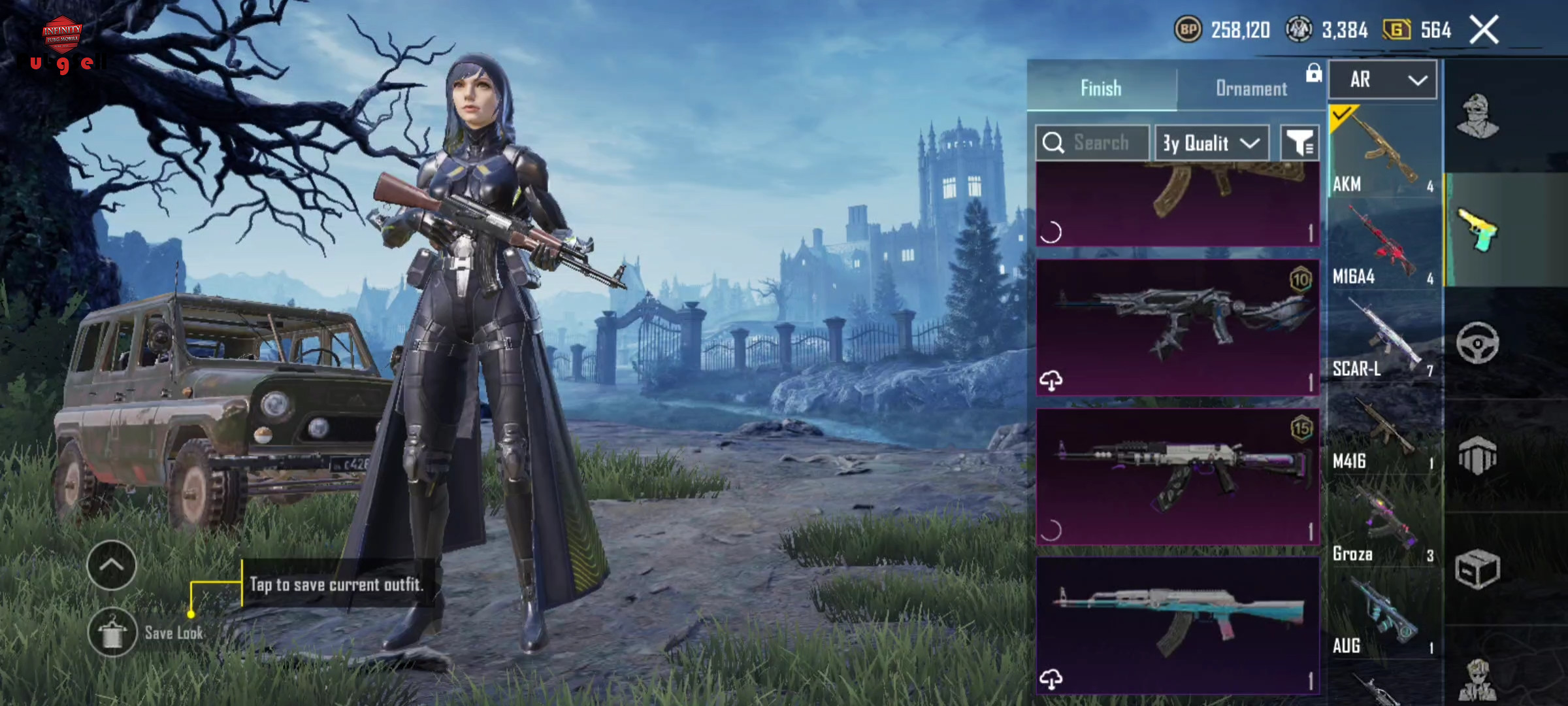Select the AKM weapon entry

pyautogui.click(x=1384, y=152)
